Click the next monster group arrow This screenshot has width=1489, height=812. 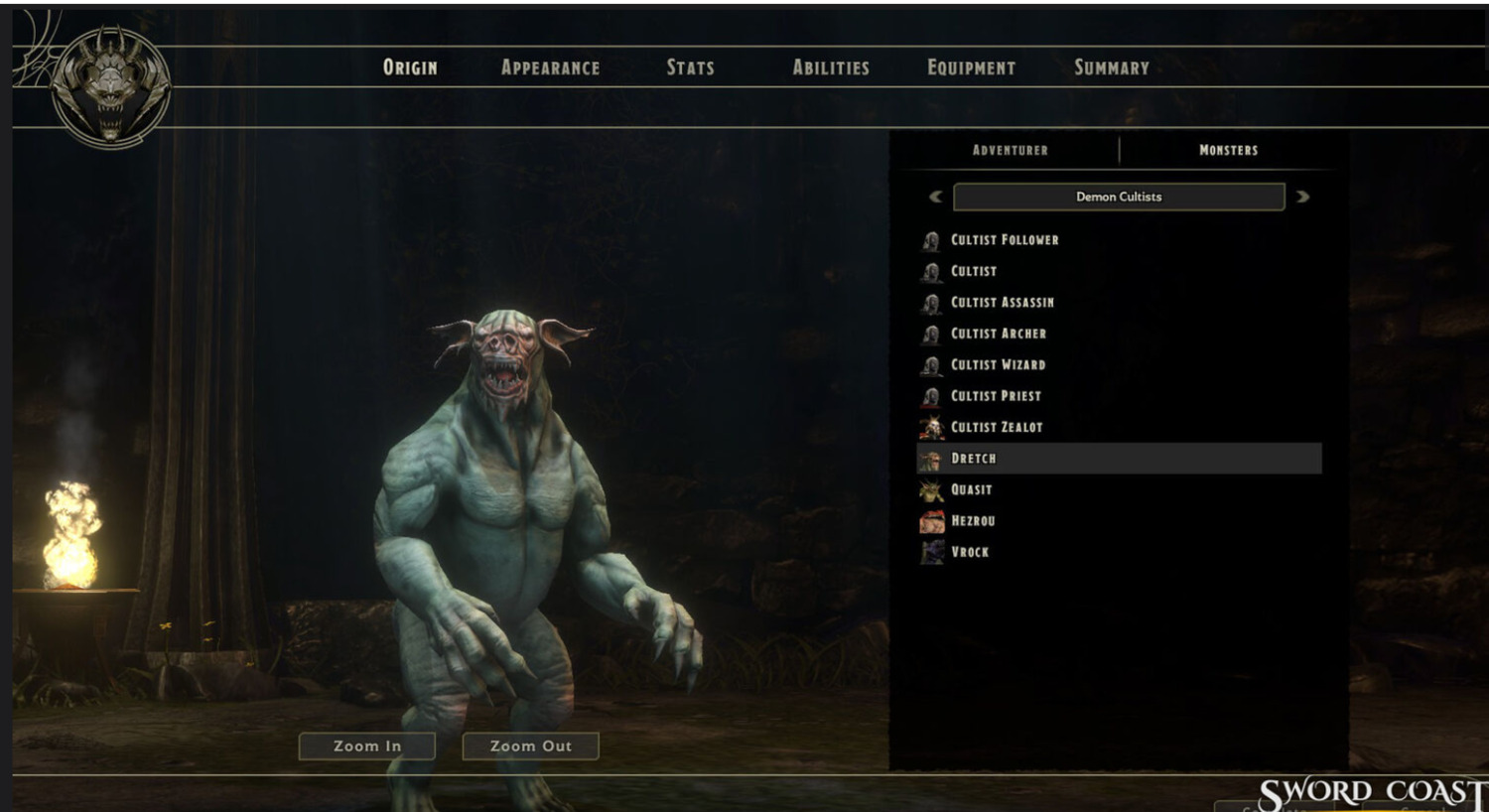coord(1302,197)
